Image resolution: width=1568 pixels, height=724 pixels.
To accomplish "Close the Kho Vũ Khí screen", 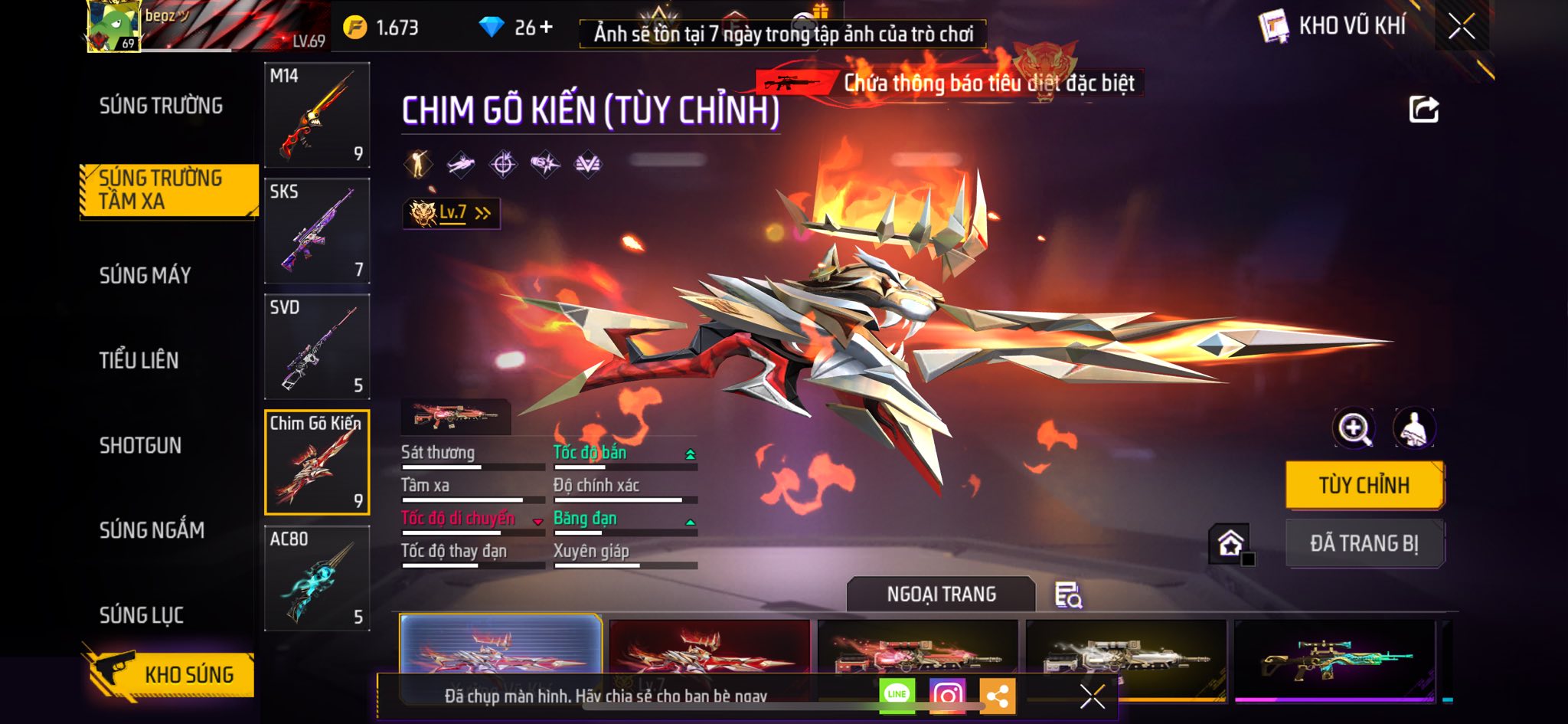I will (x=1461, y=27).
